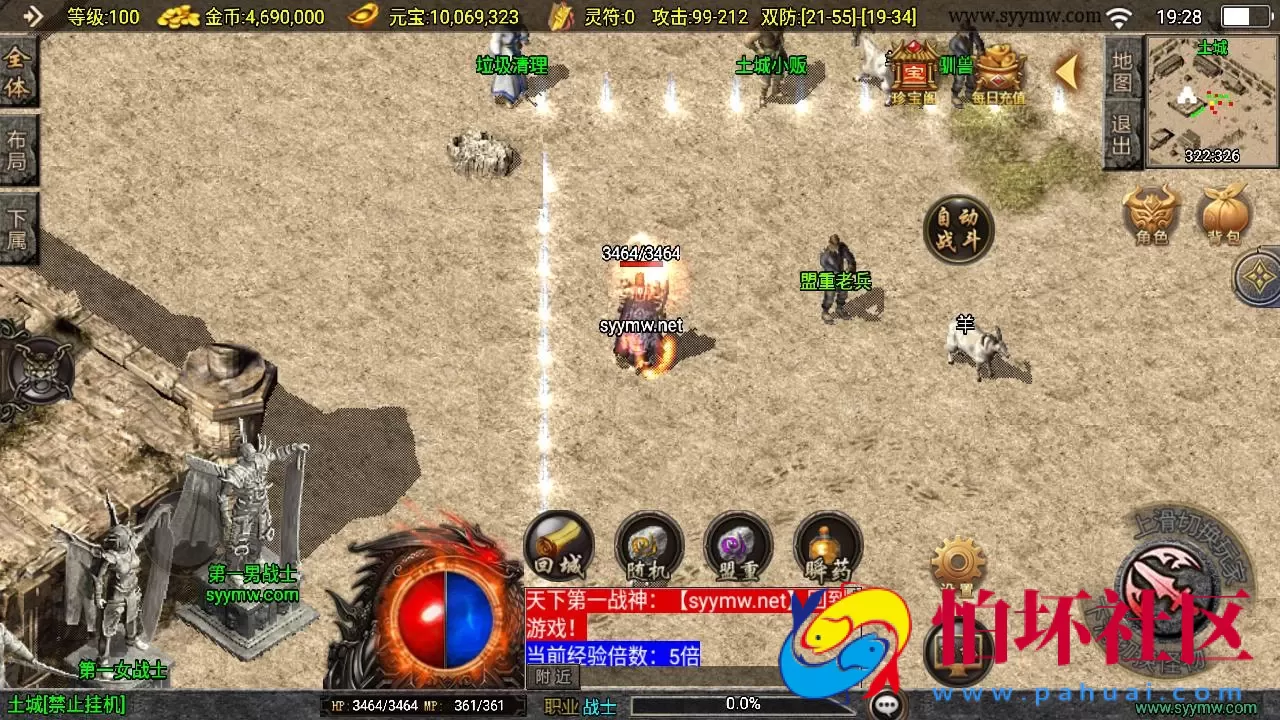The image size is (1280, 720).
Task: Tap the compass icon on the right edge
Action: click(x=1258, y=280)
